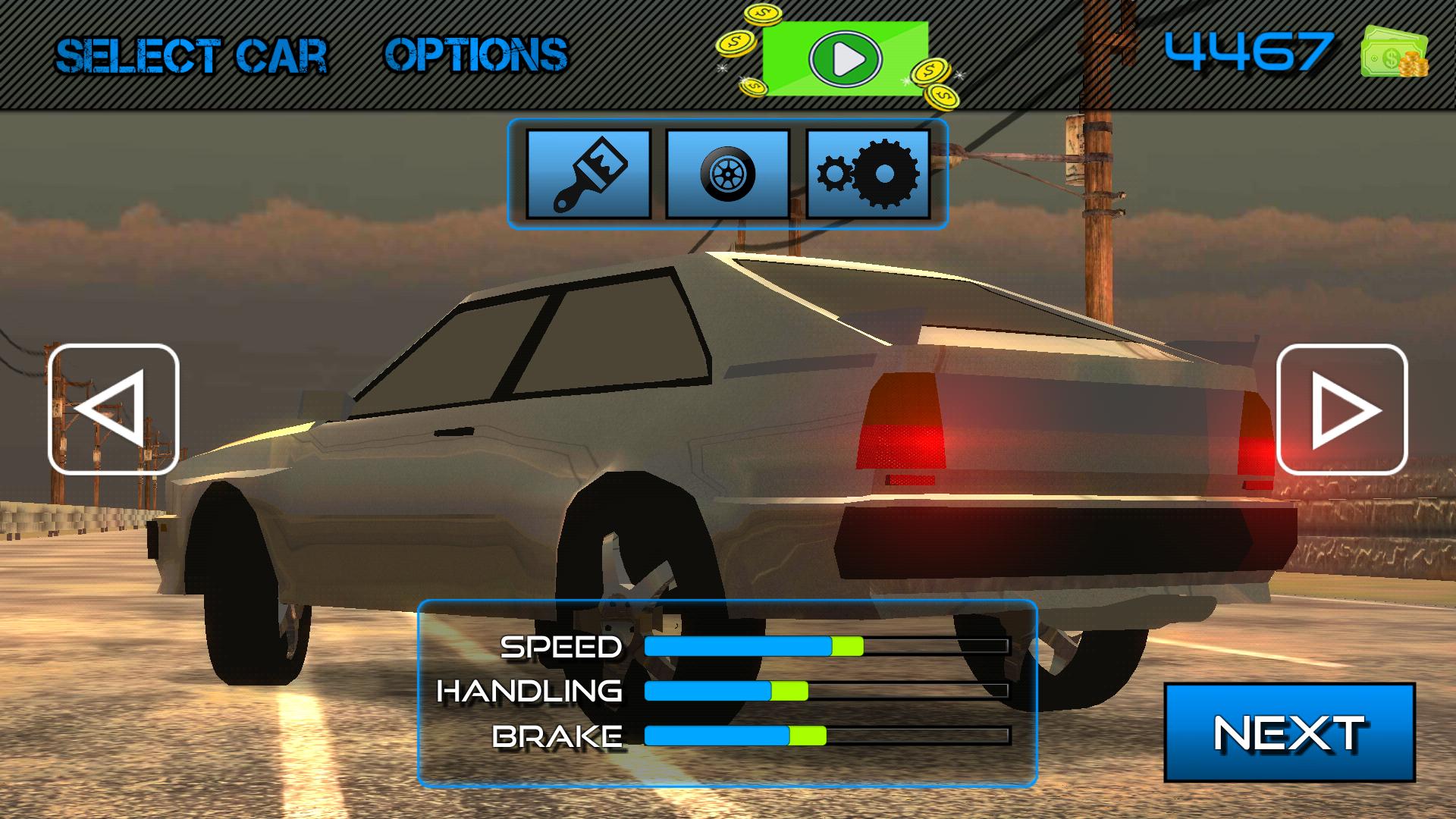Open the Select Car menu

[191, 56]
